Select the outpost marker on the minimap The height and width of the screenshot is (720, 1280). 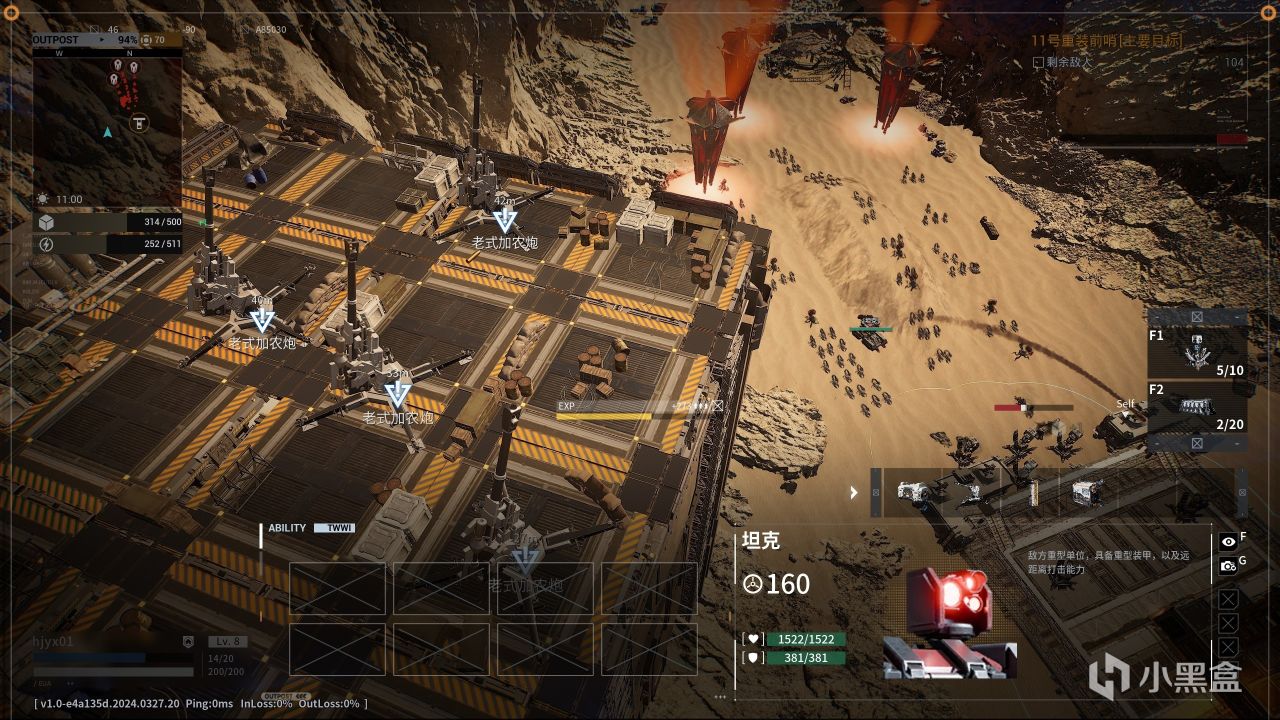click(x=139, y=123)
